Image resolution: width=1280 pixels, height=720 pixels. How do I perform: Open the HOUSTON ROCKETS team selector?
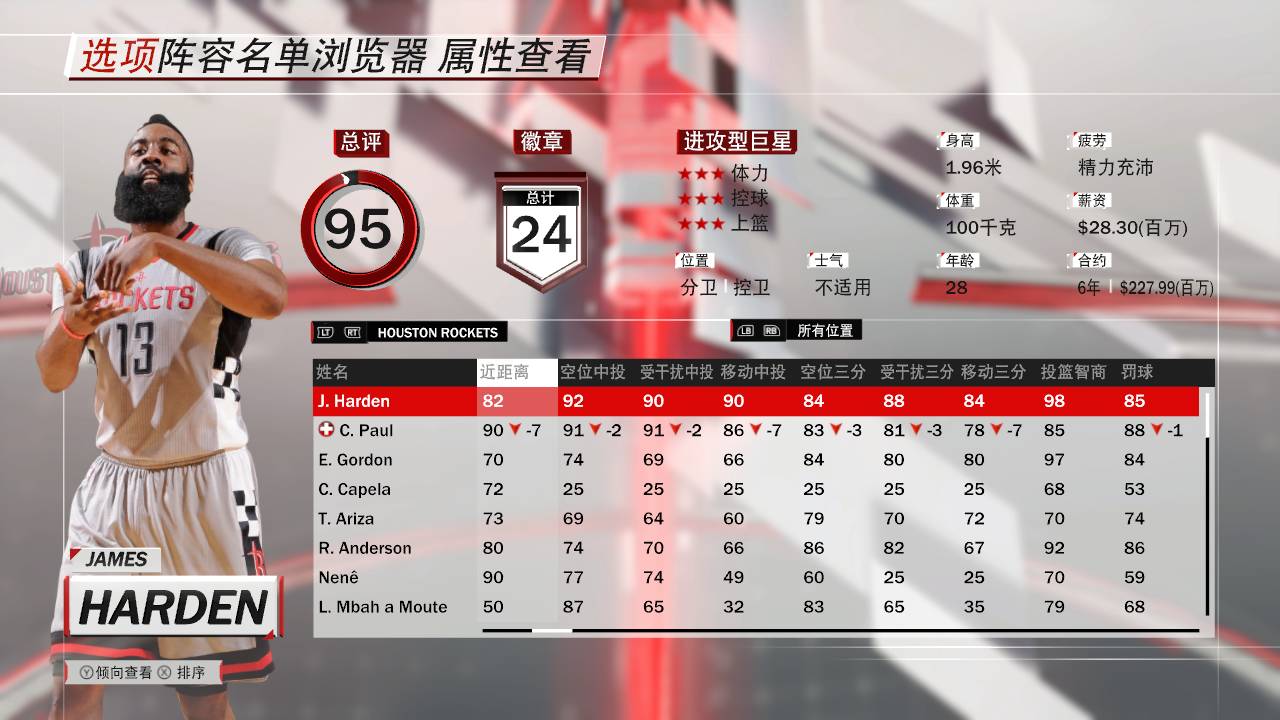440,331
